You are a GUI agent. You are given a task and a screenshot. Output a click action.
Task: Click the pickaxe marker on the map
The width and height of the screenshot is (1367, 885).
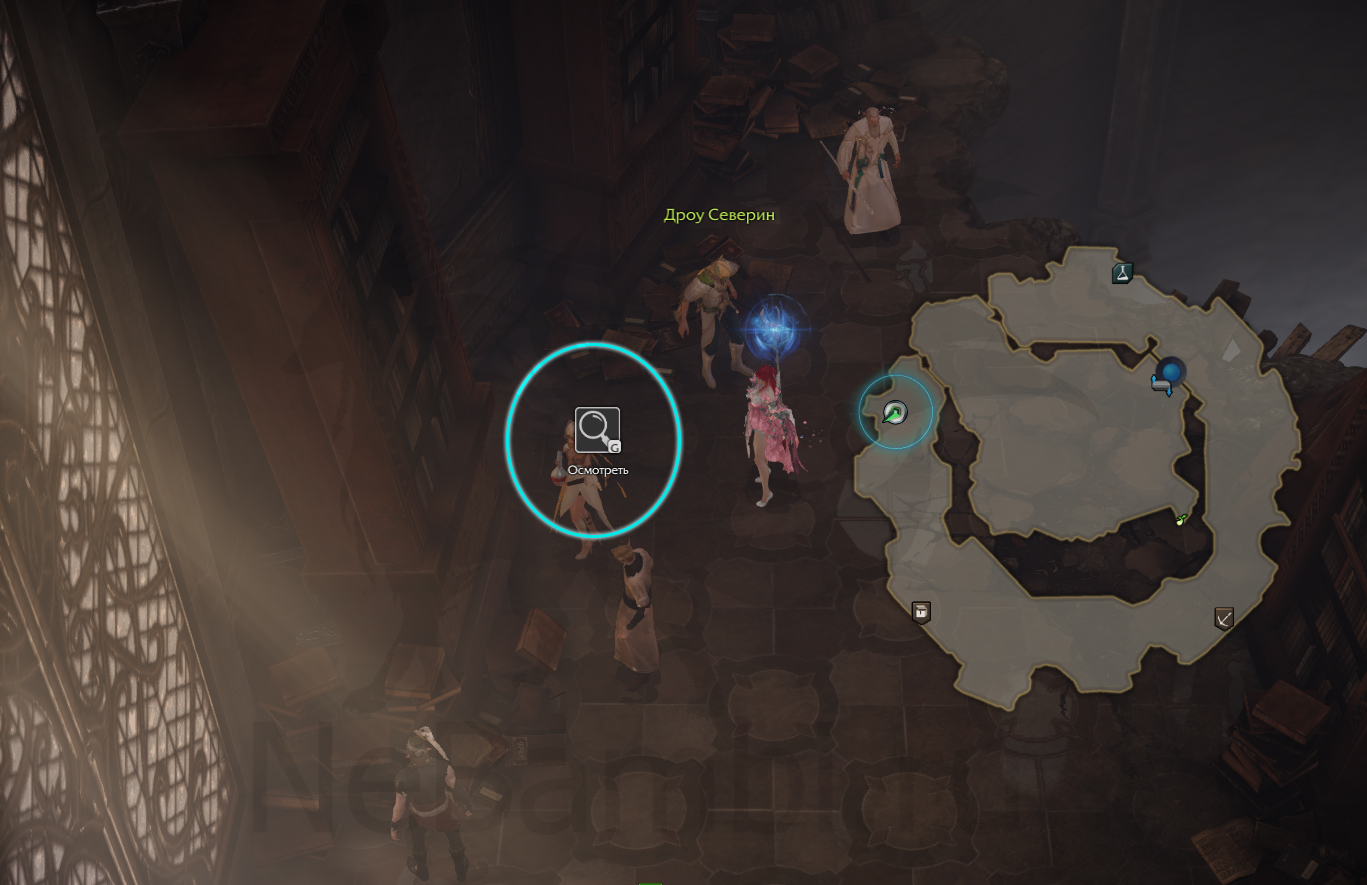(x=1223, y=618)
